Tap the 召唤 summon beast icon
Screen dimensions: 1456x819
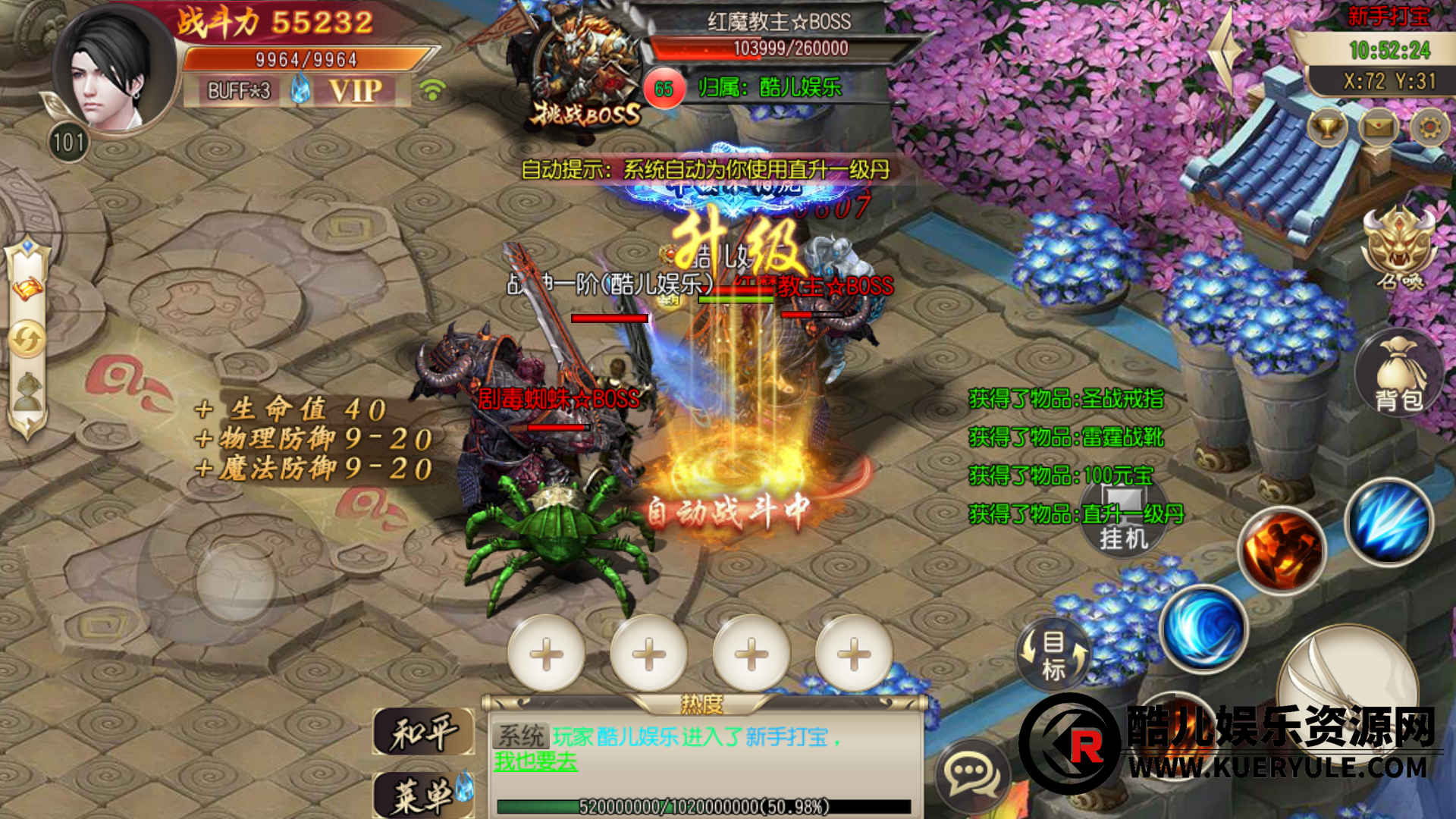point(1399,246)
